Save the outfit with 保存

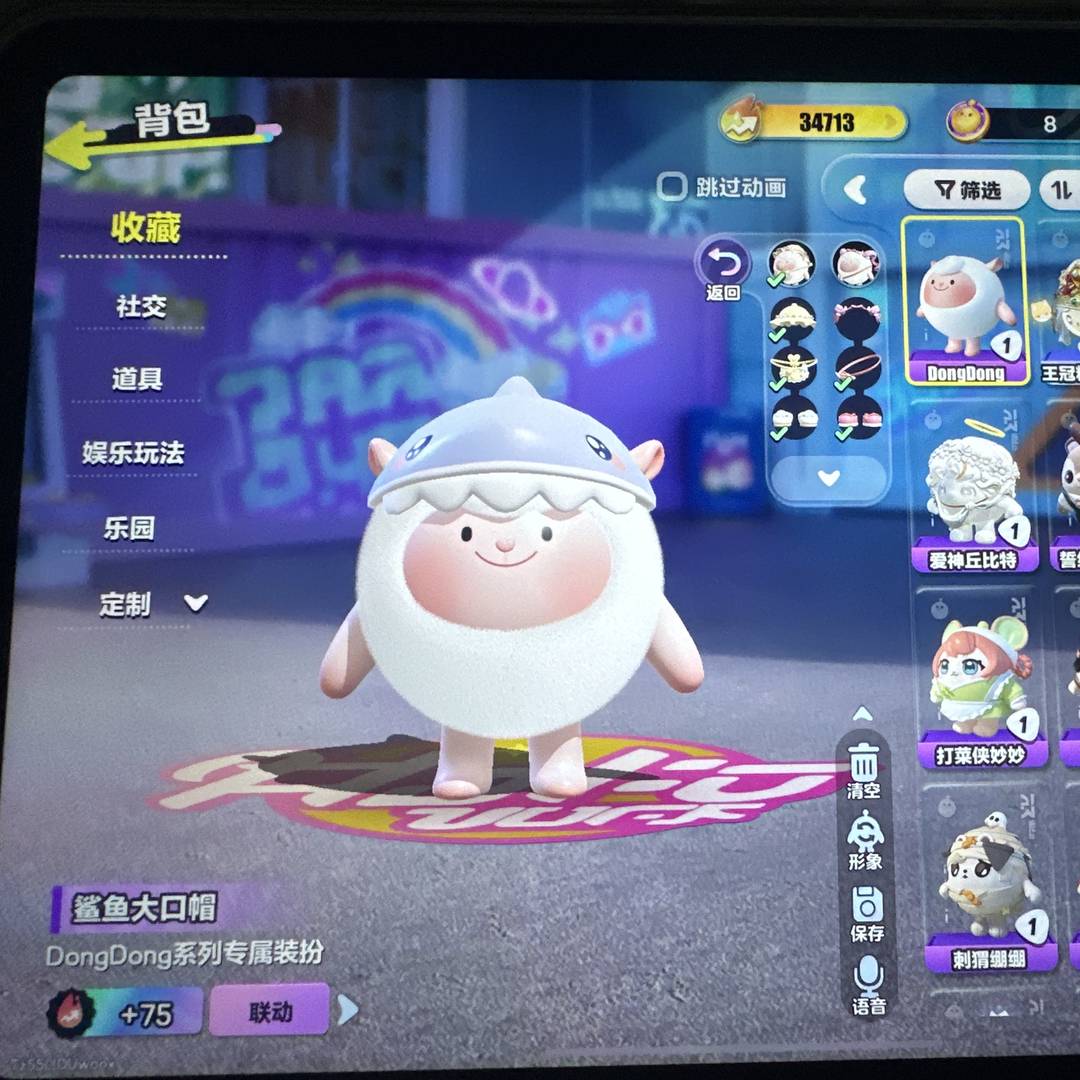[x=867, y=913]
